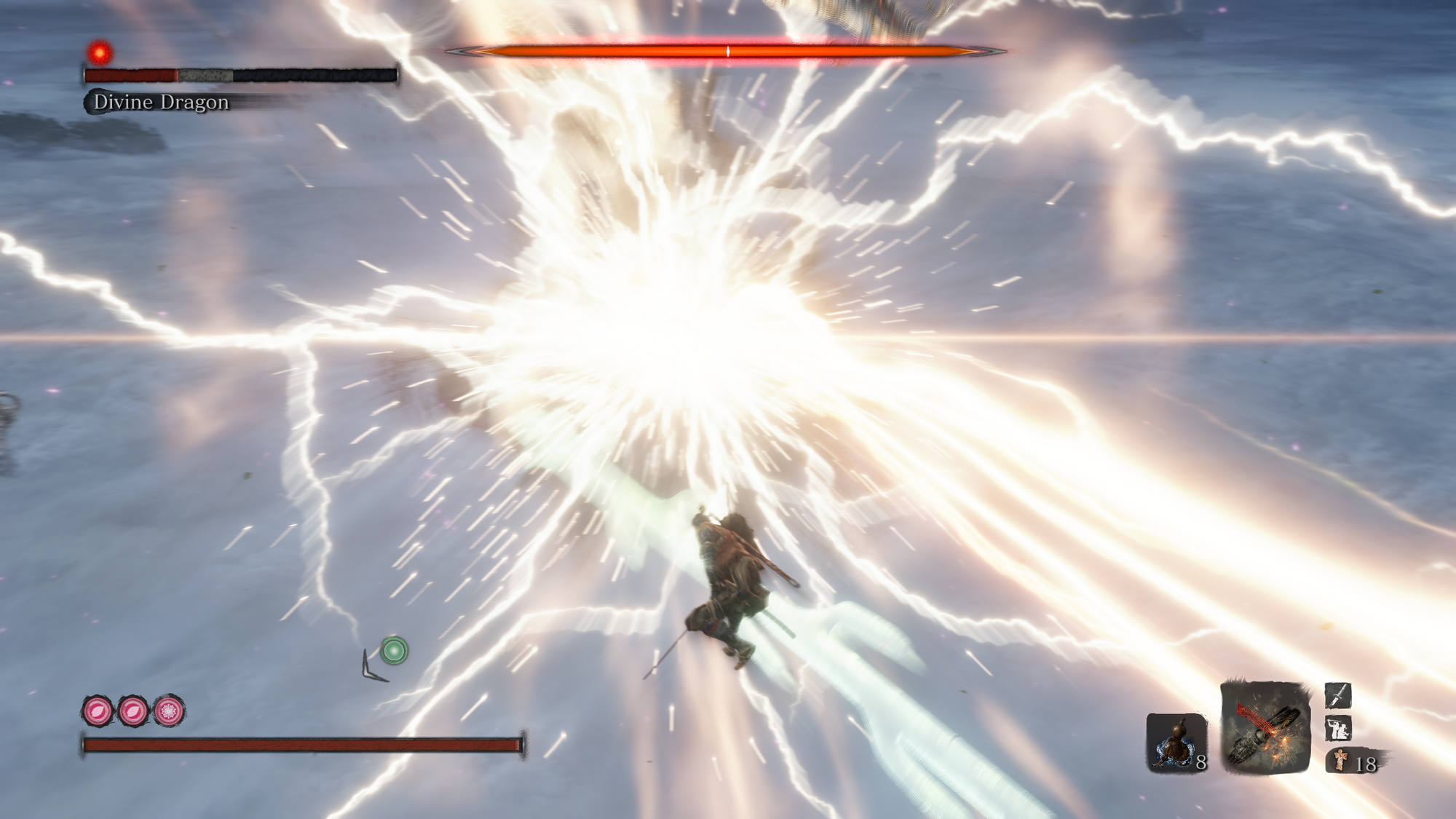Click the two-figure swordsman icon
Image resolution: width=1456 pixels, height=819 pixels.
(x=1338, y=728)
